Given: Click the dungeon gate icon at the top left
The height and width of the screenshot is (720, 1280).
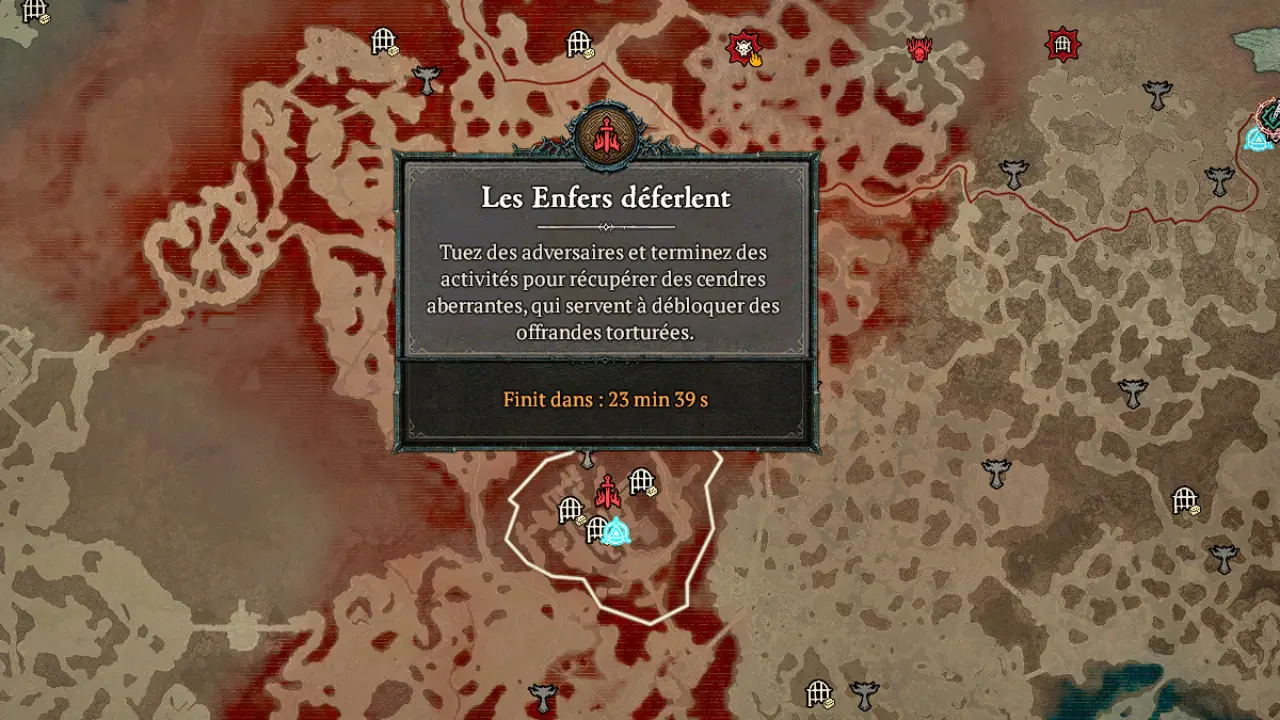Looking at the screenshot, I should (383, 39).
